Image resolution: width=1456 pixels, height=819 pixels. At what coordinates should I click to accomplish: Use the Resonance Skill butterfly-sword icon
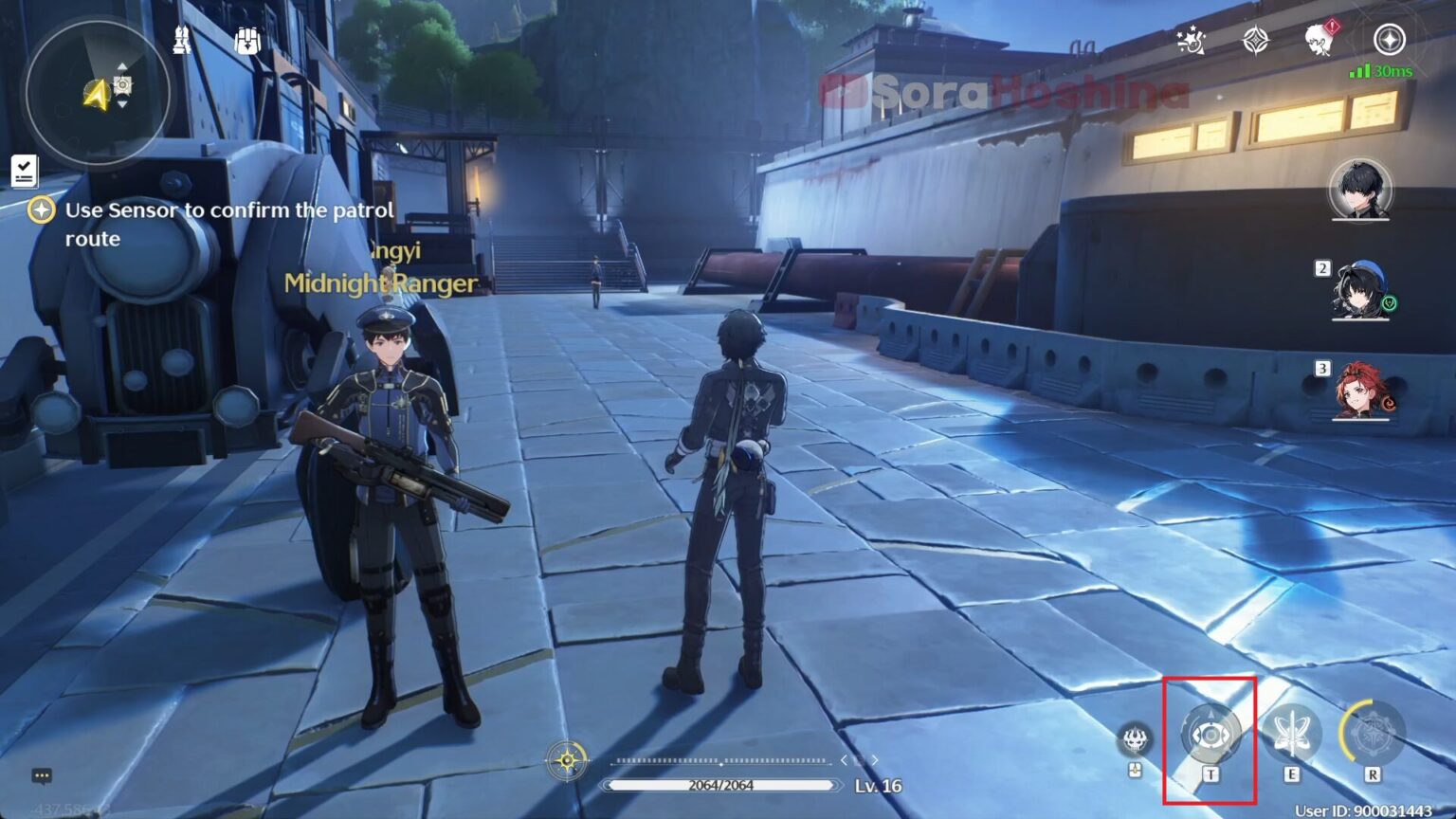click(1291, 735)
